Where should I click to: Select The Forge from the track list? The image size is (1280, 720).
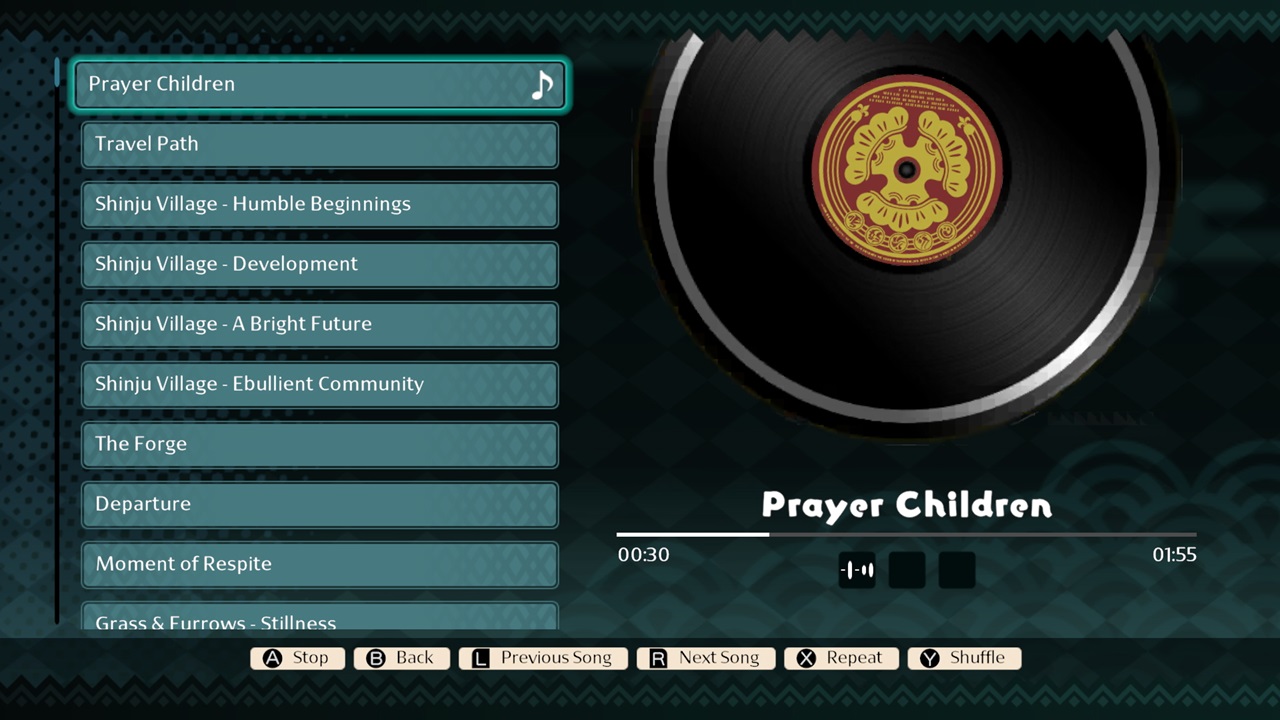[x=319, y=444]
